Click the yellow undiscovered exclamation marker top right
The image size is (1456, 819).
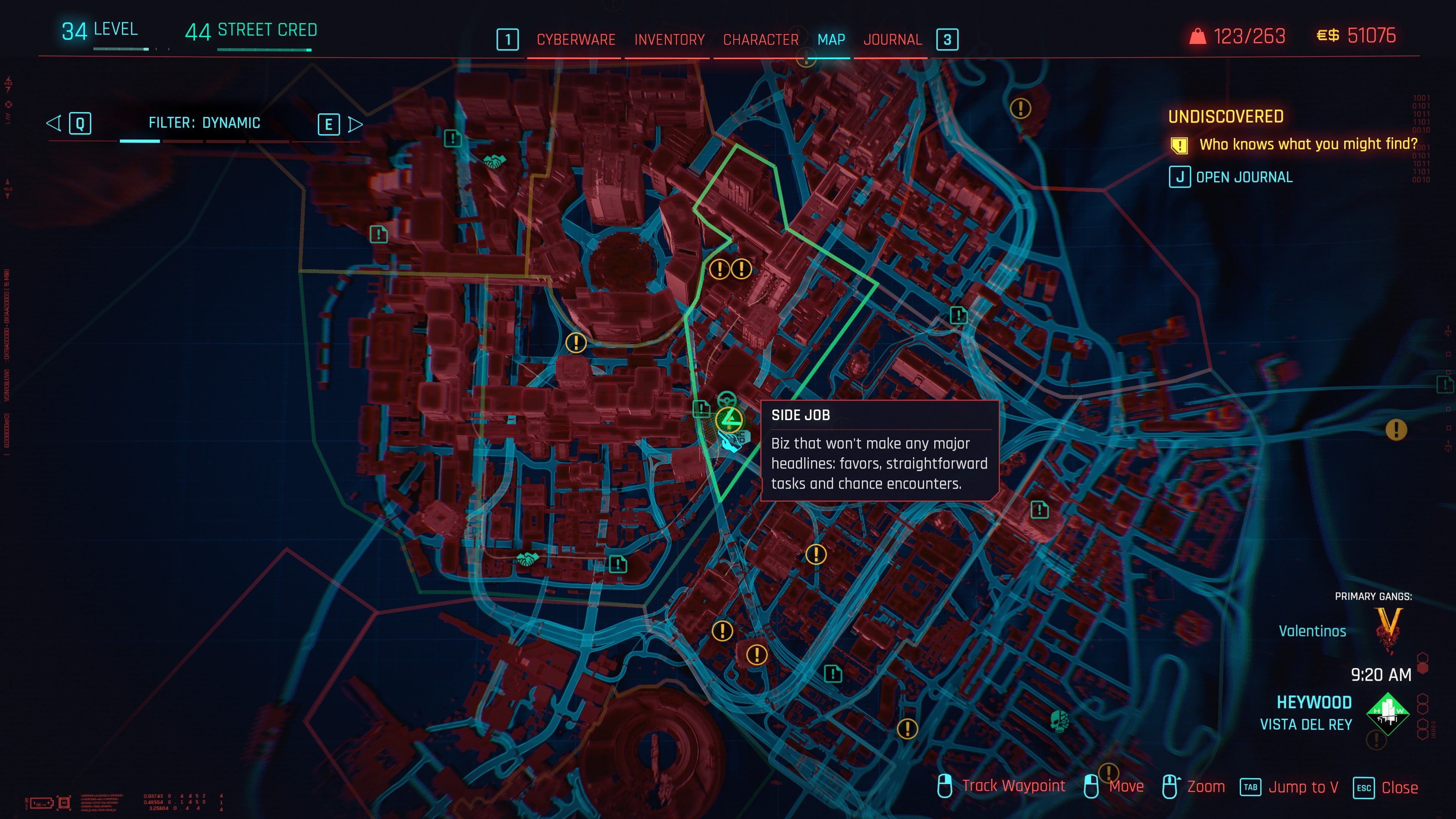point(1021,107)
